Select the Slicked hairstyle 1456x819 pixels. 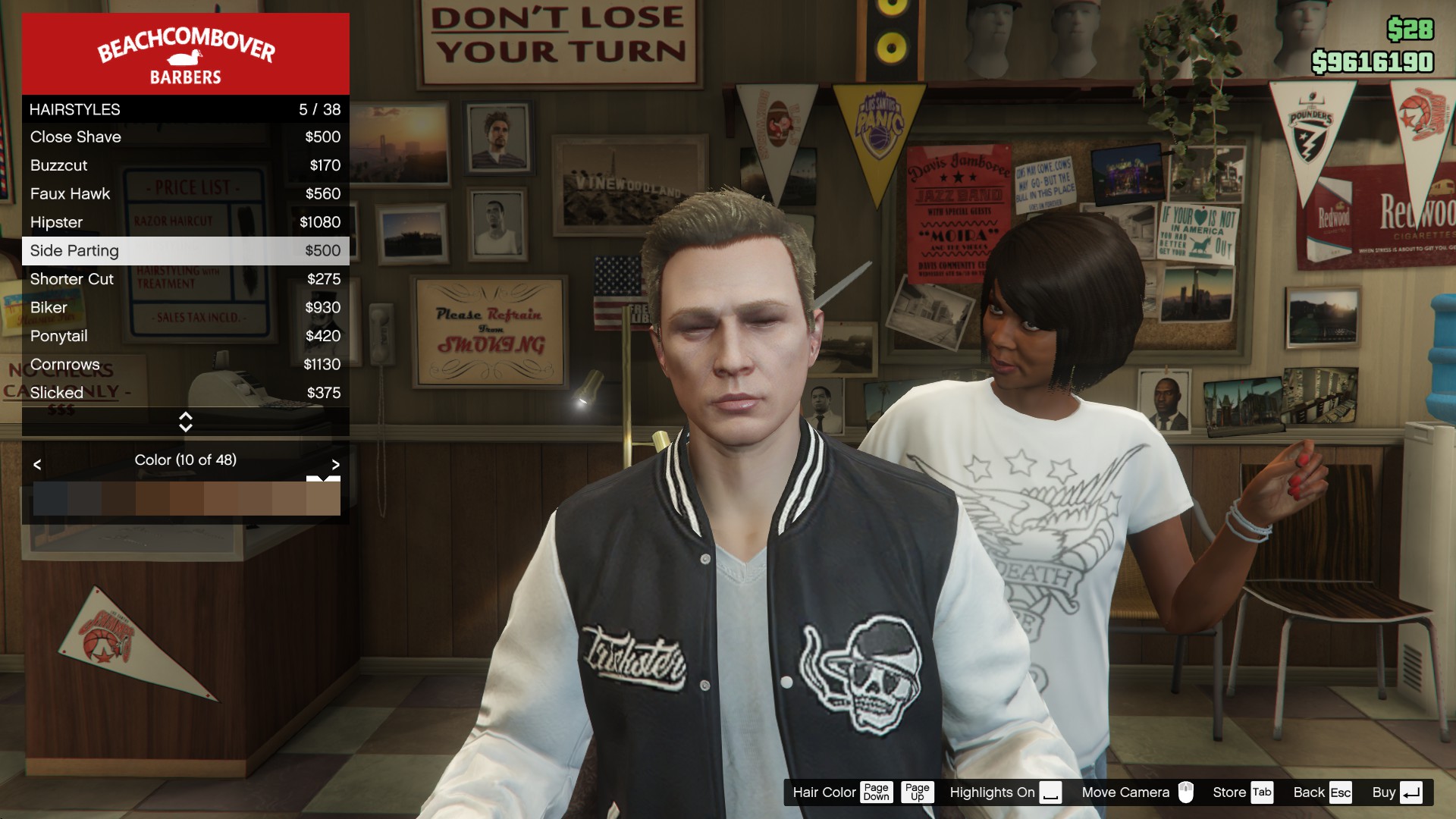click(x=185, y=393)
